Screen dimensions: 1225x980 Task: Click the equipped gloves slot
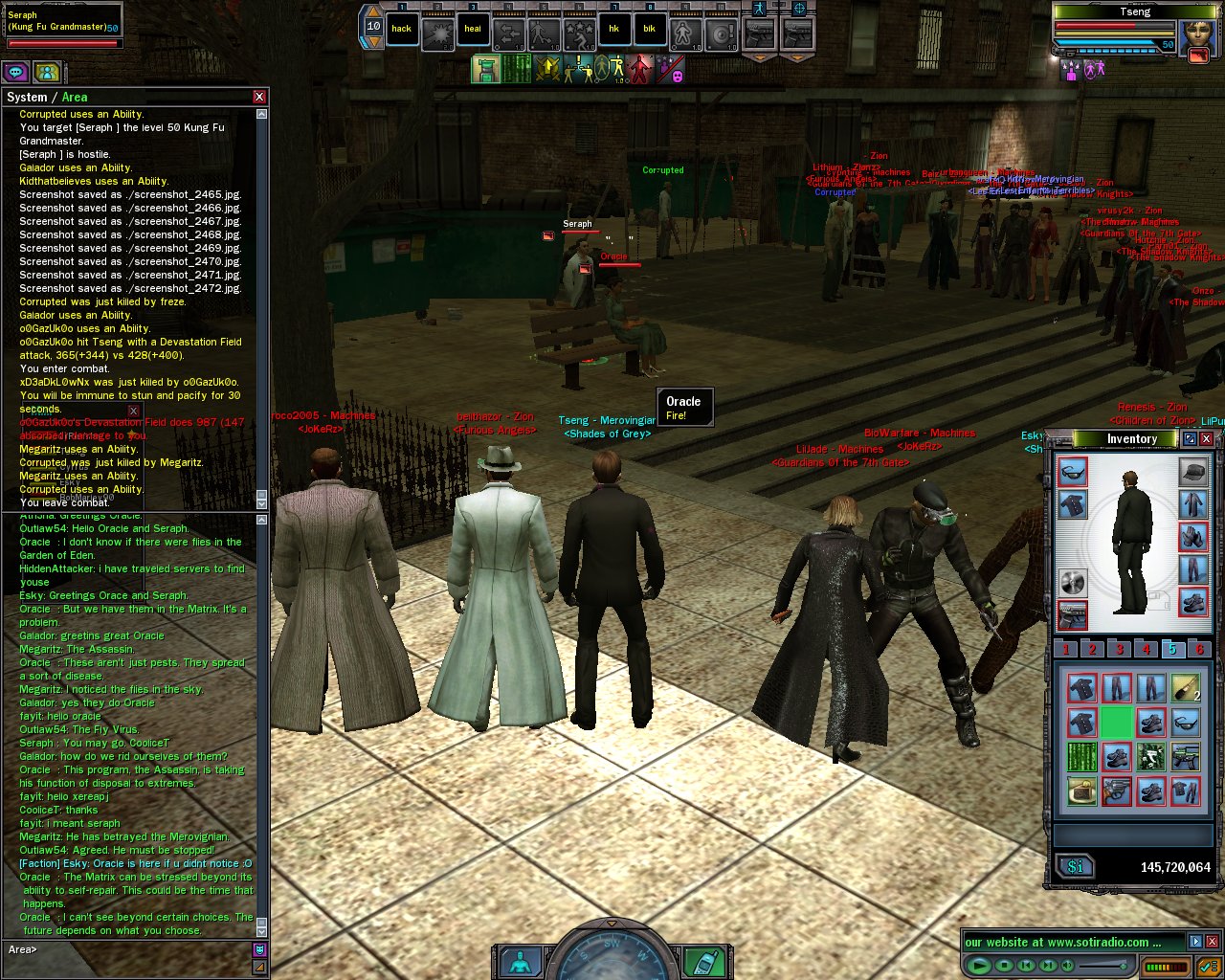click(1193, 536)
